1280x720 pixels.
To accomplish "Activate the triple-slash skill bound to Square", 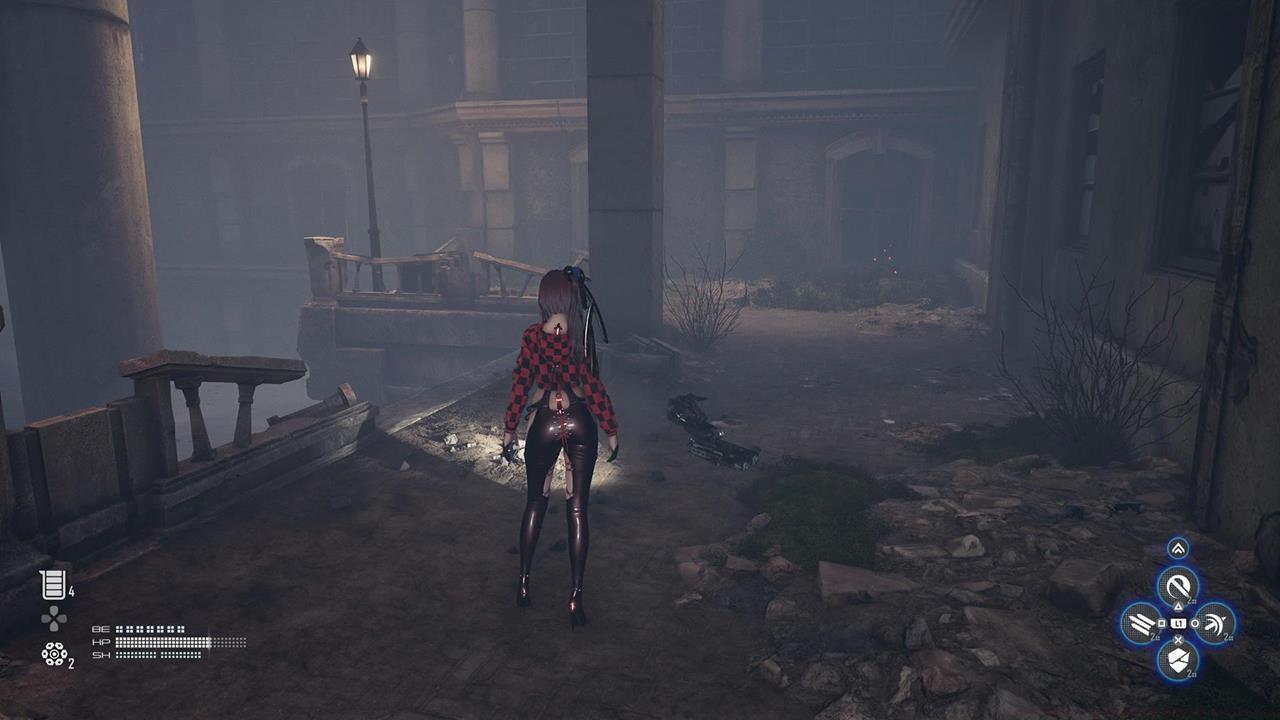I will pos(1142,622).
